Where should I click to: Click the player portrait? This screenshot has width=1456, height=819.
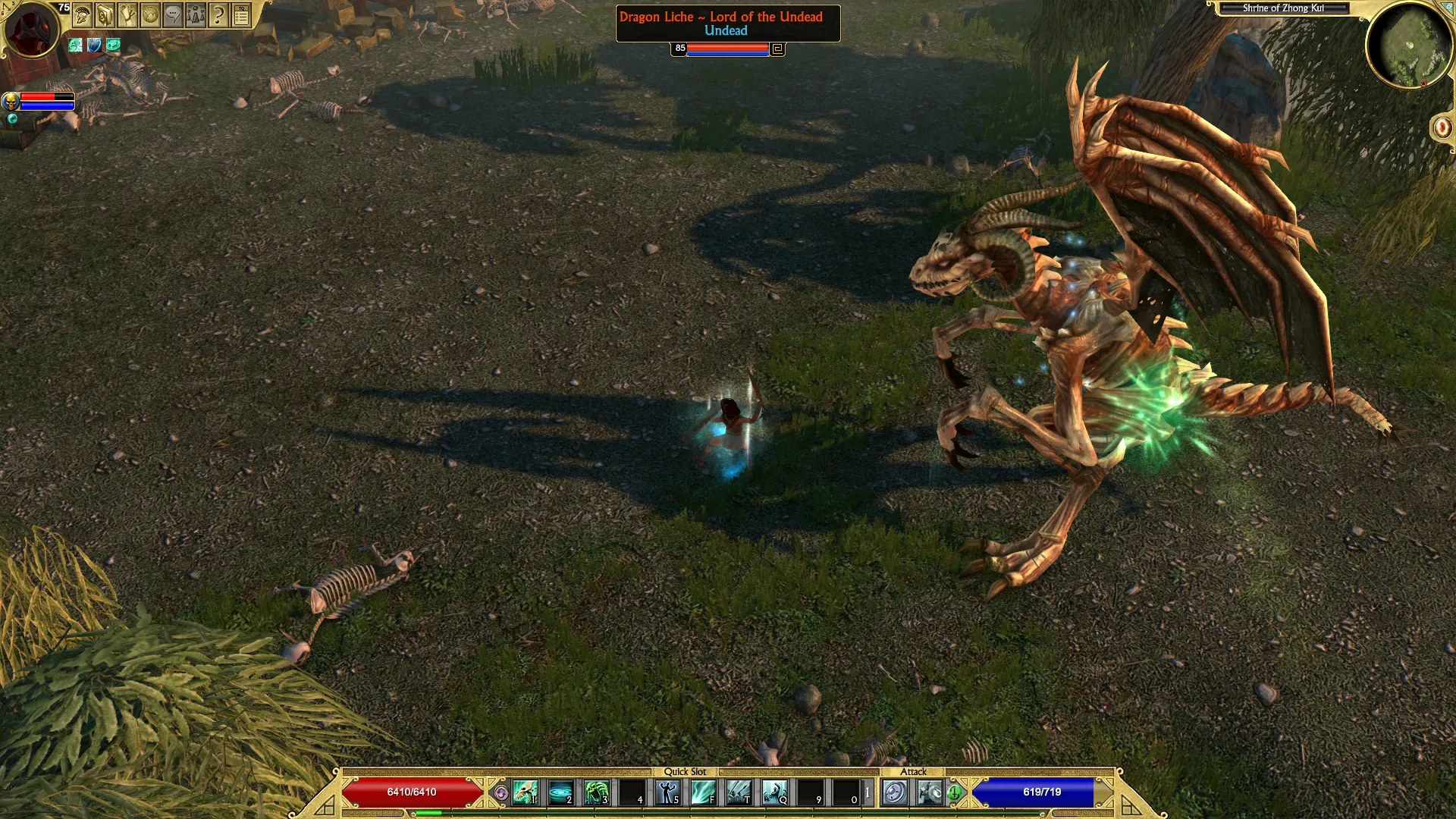click(x=31, y=30)
